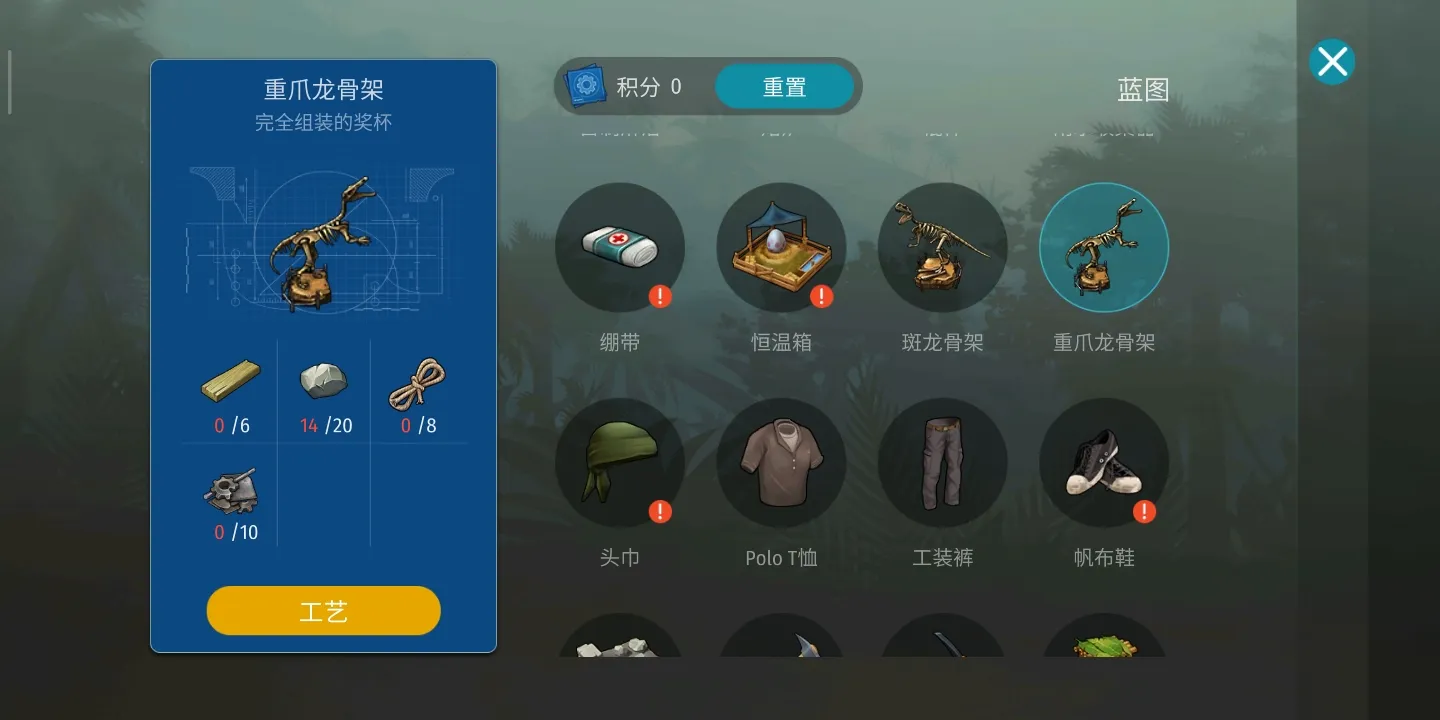Click the skeleton blueprint preview drawing
Image resolution: width=1440 pixels, height=720 pixels.
322,240
